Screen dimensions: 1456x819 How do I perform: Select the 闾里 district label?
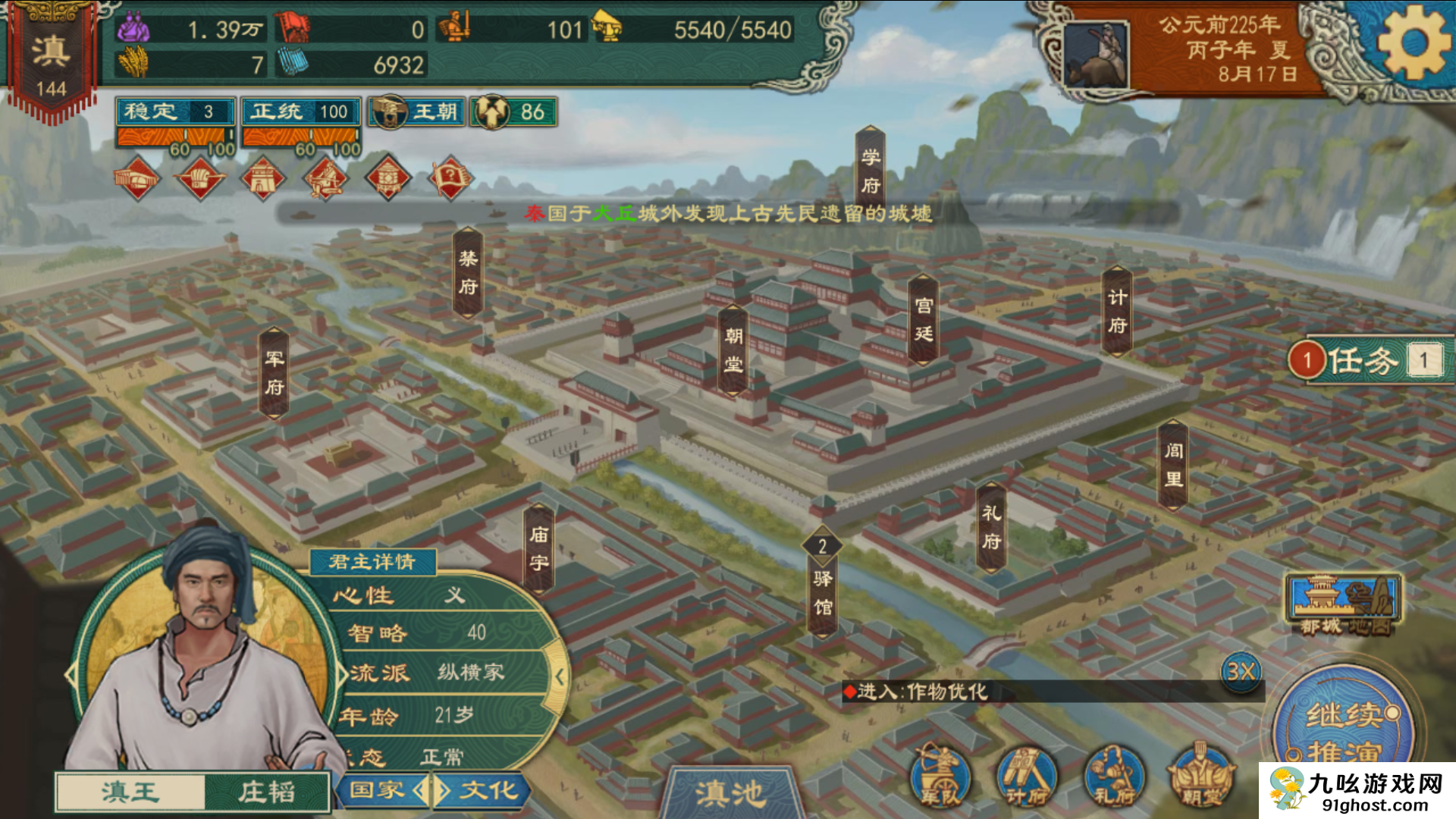pos(1172,464)
